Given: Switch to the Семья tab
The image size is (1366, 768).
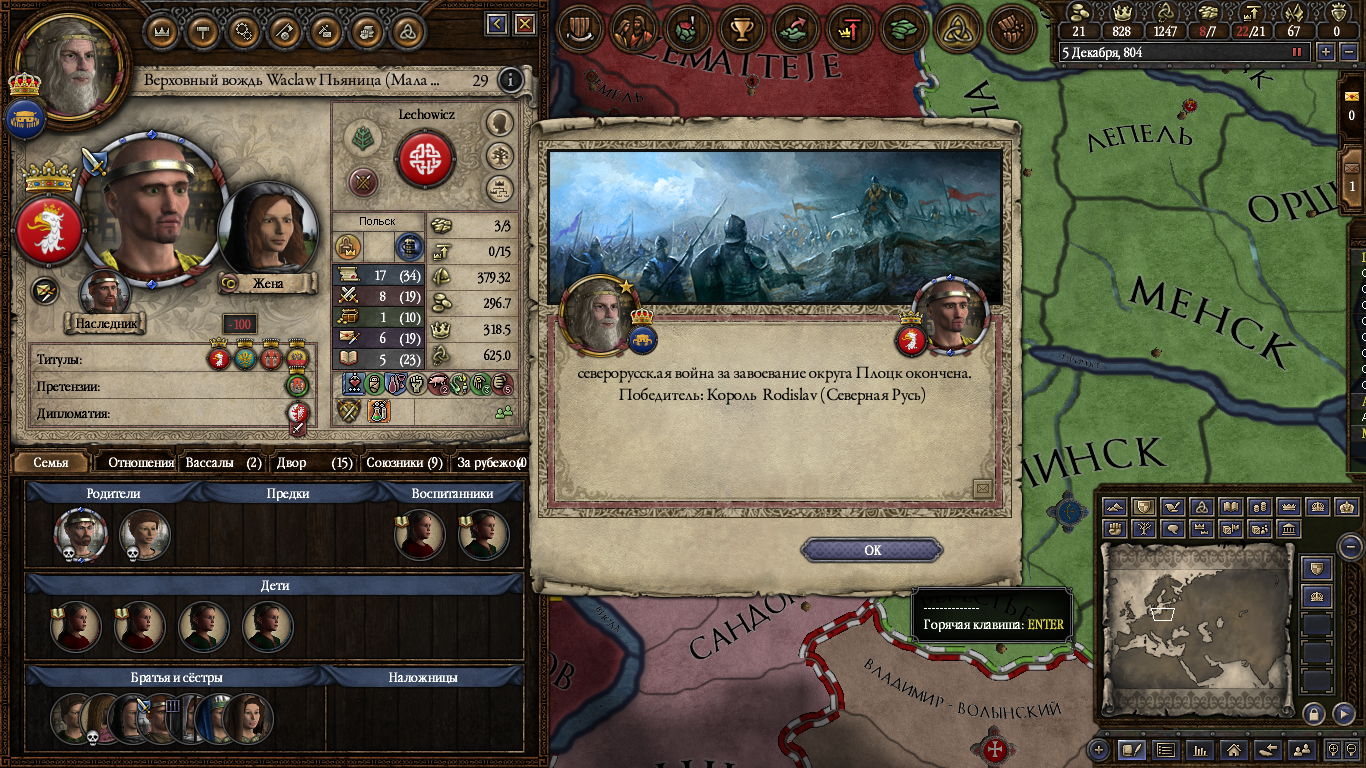Looking at the screenshot, I should coord(51,463).
